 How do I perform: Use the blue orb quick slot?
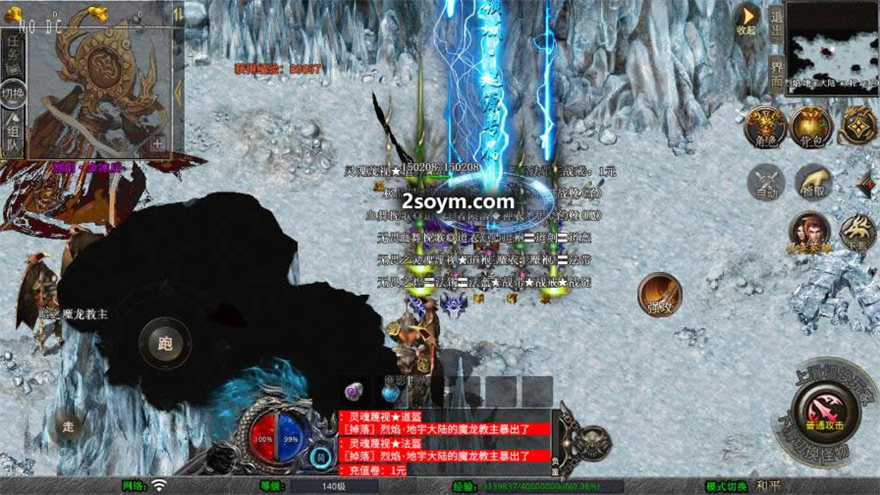coord(390,392)
